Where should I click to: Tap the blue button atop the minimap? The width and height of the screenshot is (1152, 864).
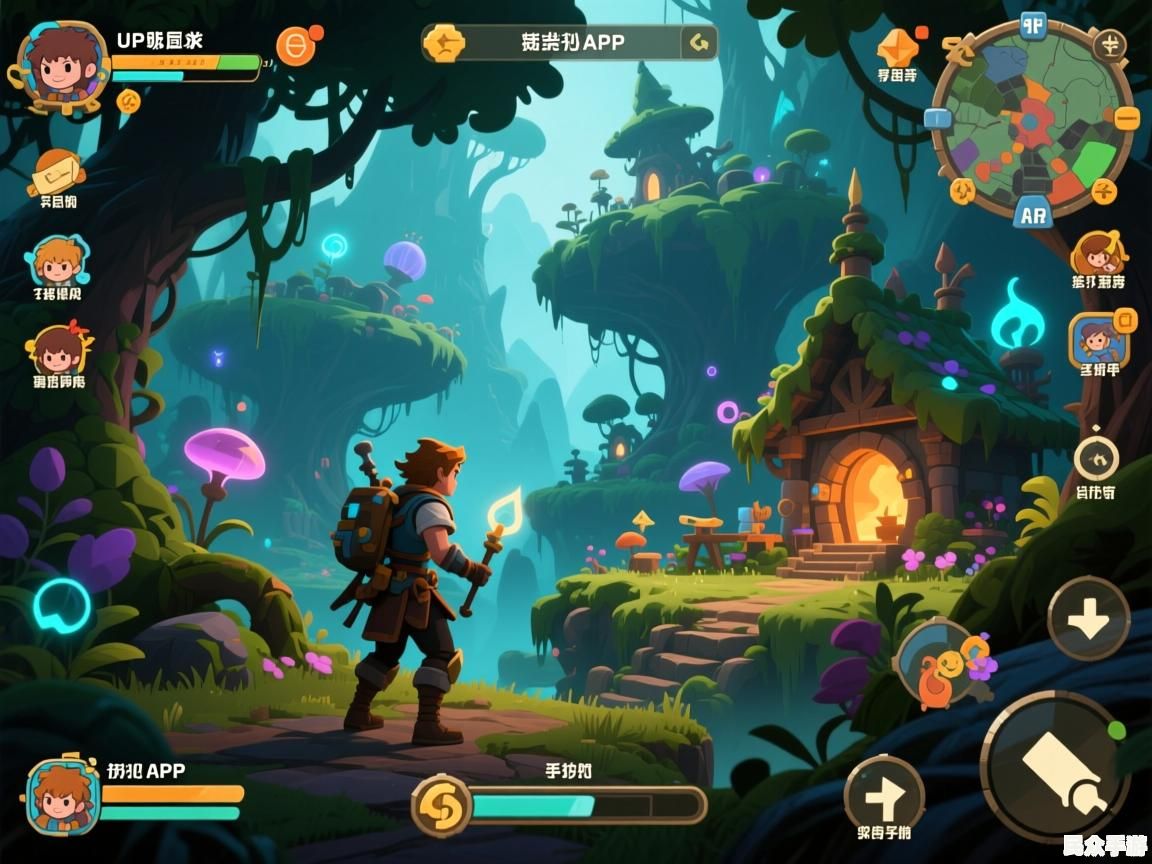pyautogui.click(x=1032, y=25)
